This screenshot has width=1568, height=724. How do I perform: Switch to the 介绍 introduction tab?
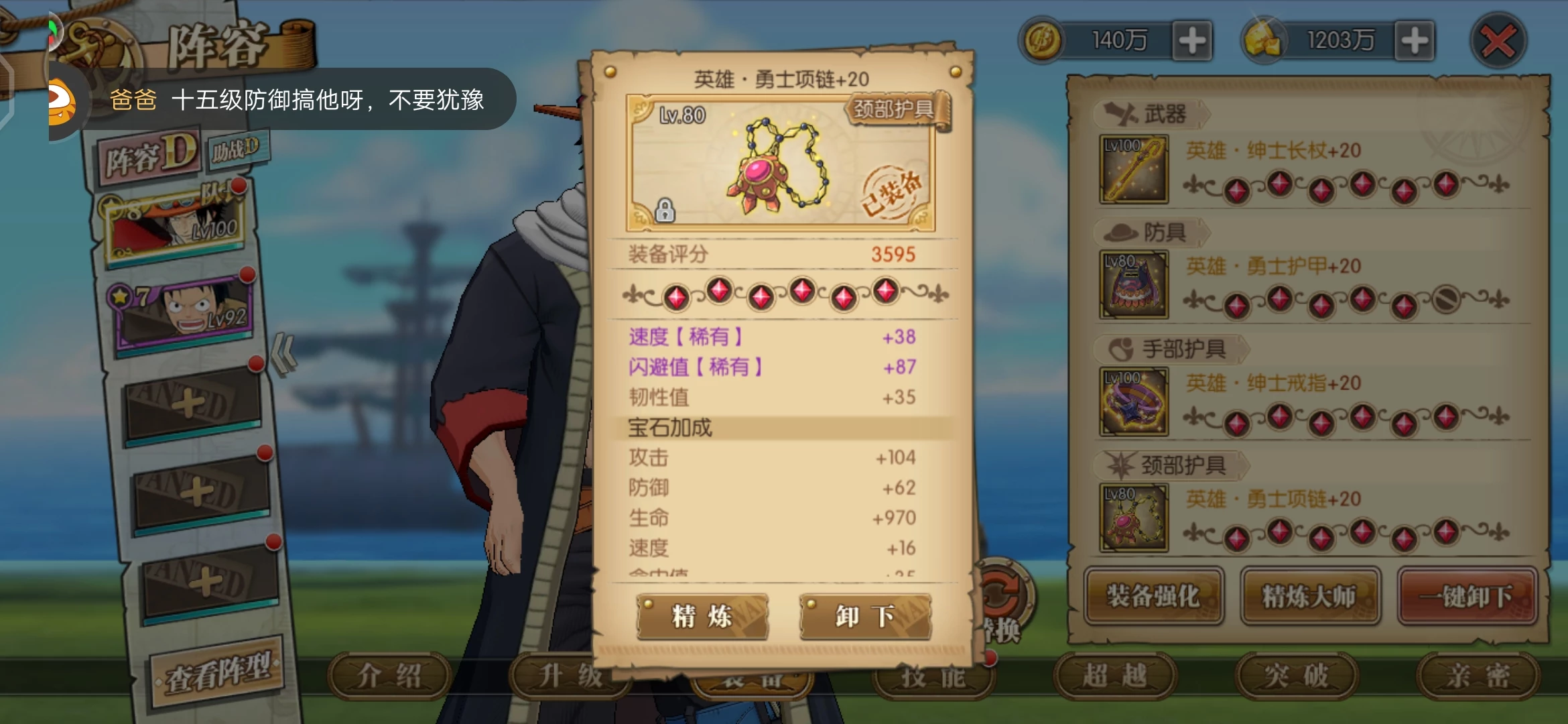pos(389,676)
